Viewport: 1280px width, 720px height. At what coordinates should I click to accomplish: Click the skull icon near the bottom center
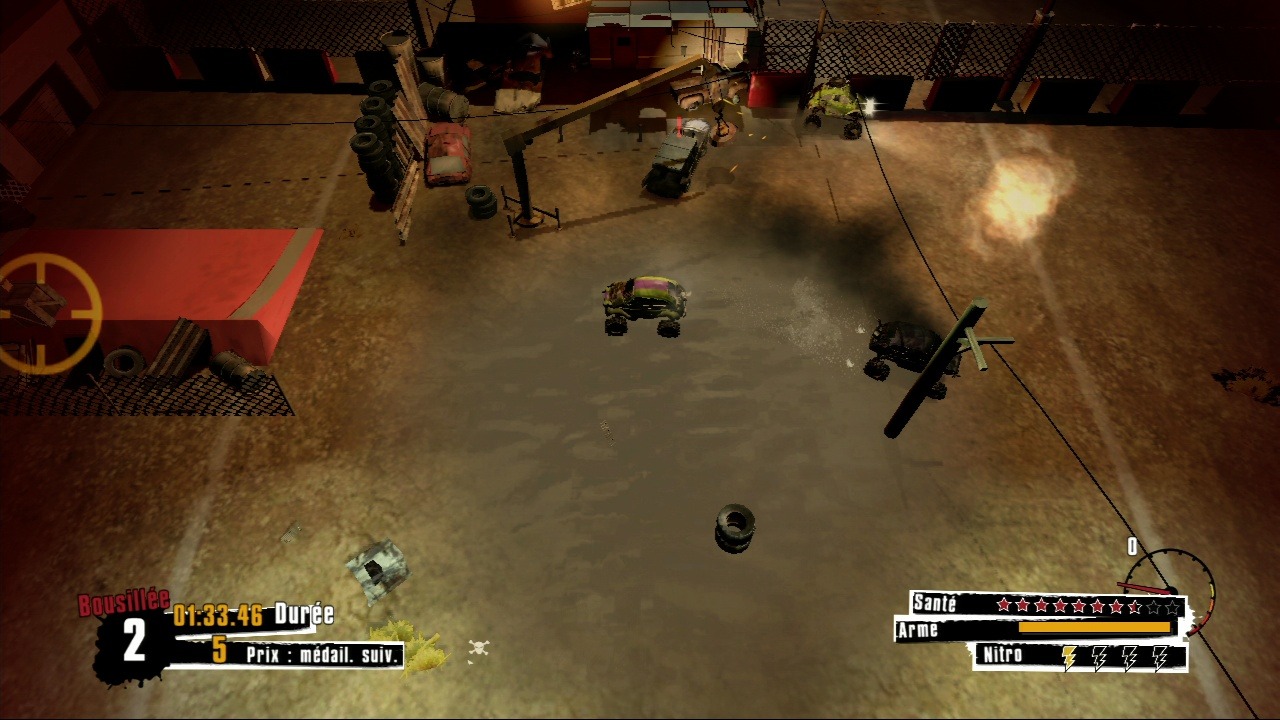(x=477, y=645)
